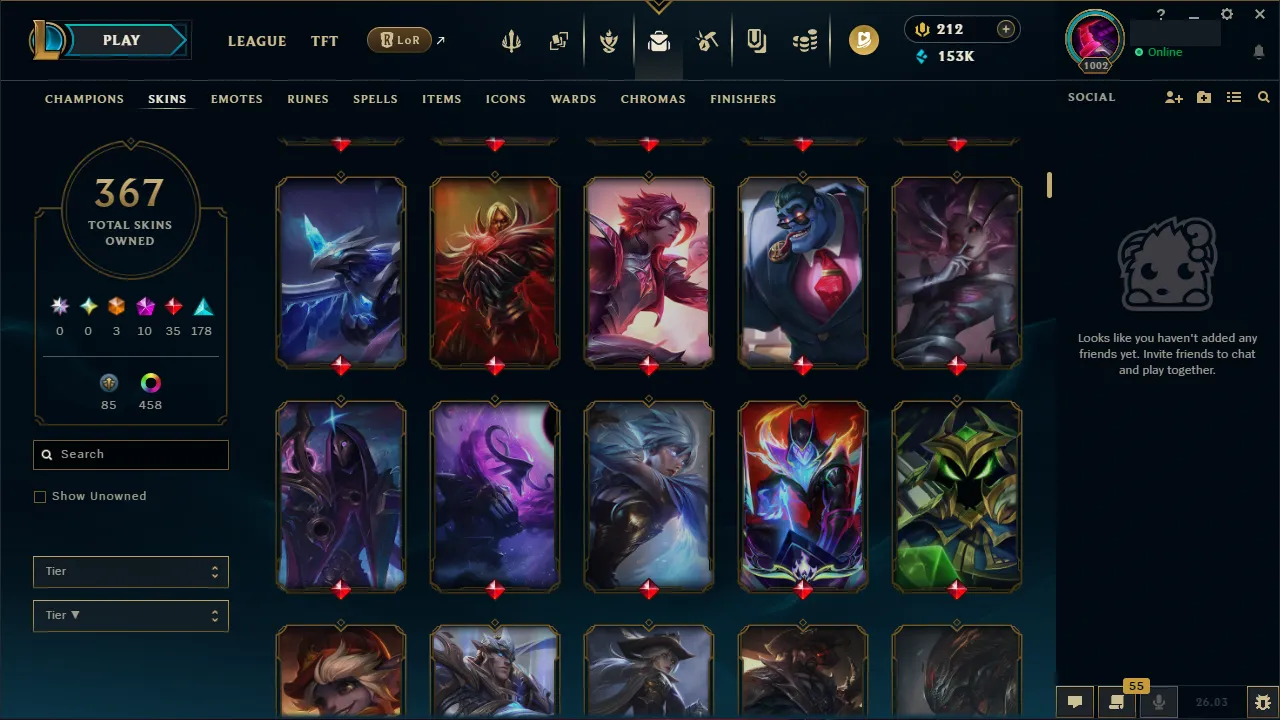The width and height of the screenshot is (1280, 720).
Task: Expand the chevron above the top navigation
Action: click(658, 7)
